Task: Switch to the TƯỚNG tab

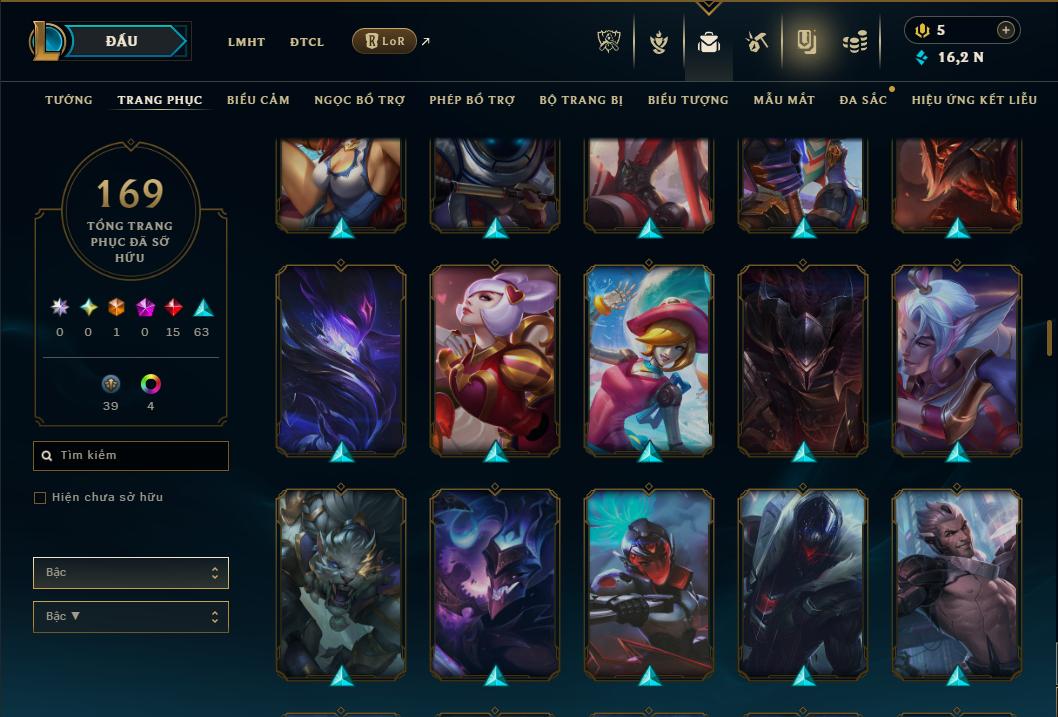Action: tap(69, 100)
